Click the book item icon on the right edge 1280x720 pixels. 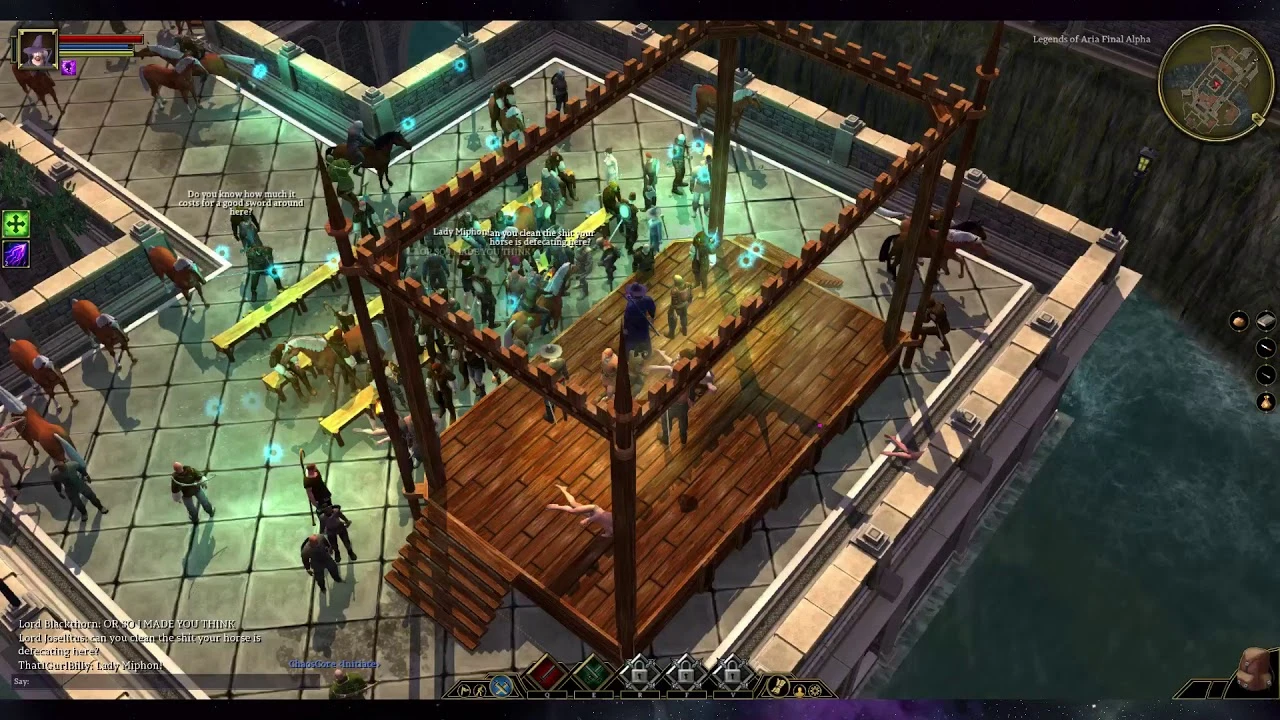tap(1266, 321)
